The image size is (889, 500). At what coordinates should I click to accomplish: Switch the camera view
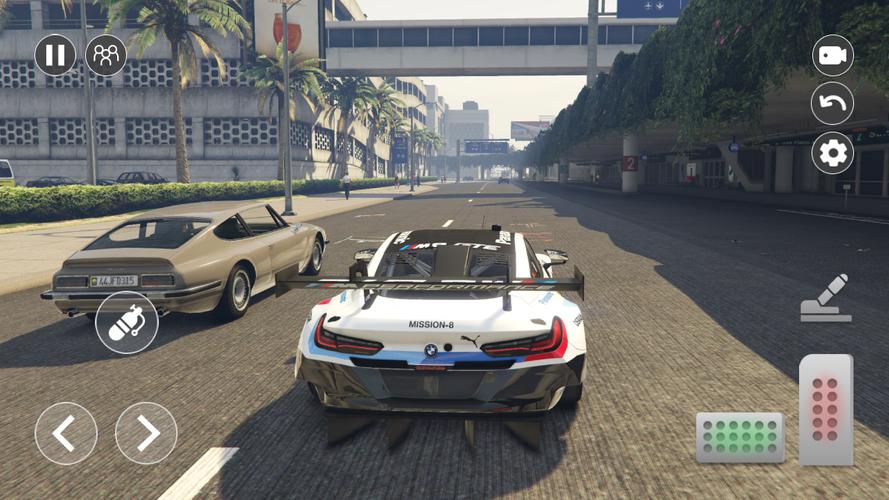pyautogui.click(x=832, y=56)
